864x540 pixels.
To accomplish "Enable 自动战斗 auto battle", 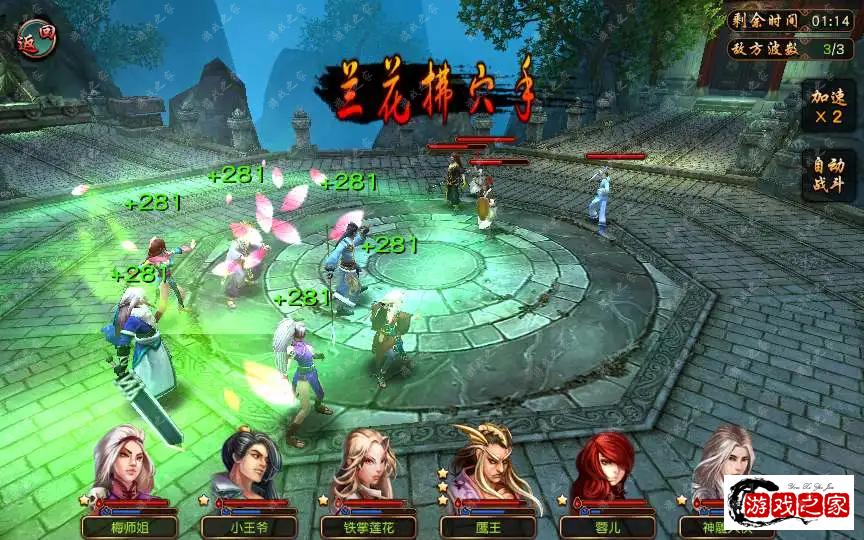I will click(x=827, y=176).
